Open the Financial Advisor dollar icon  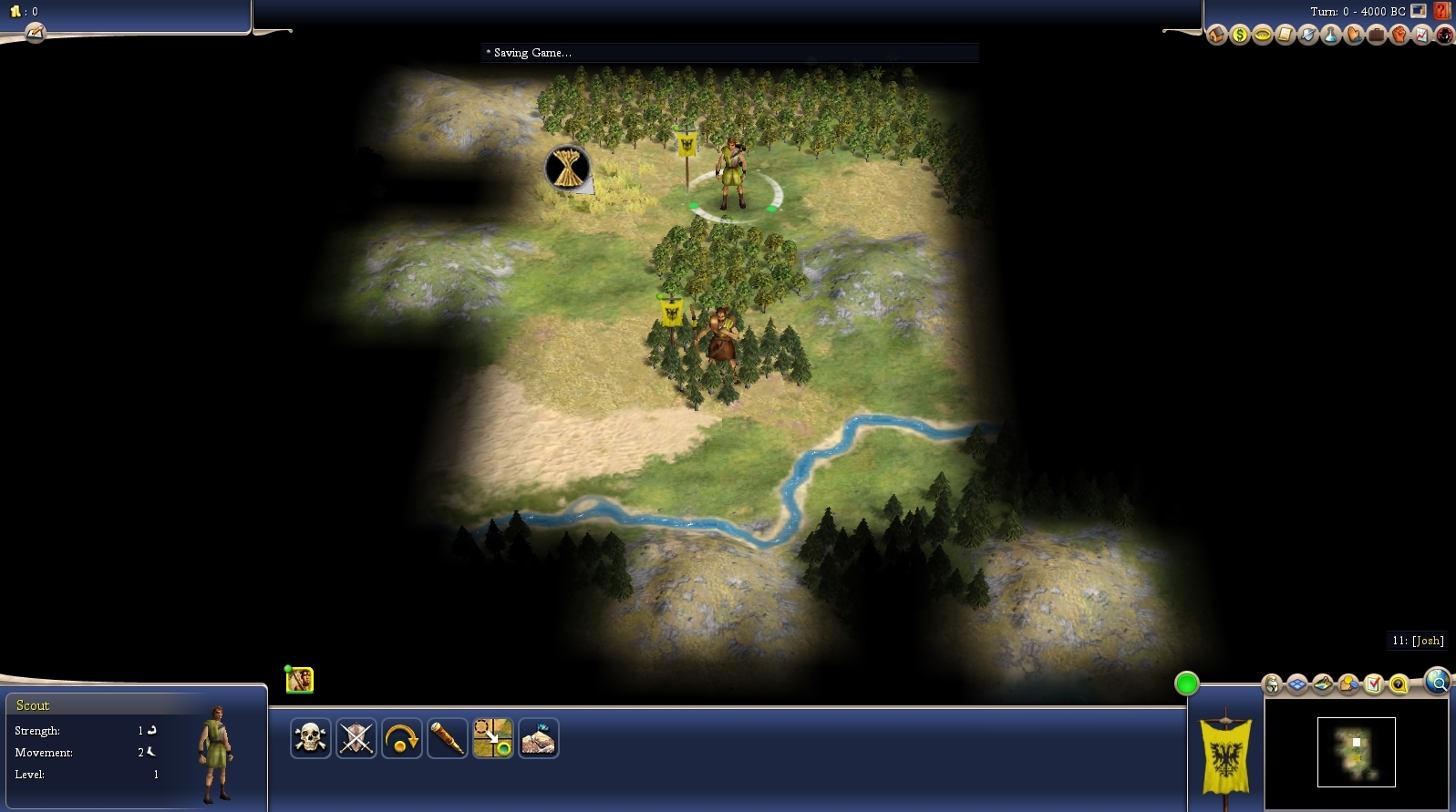(1239, 36)
